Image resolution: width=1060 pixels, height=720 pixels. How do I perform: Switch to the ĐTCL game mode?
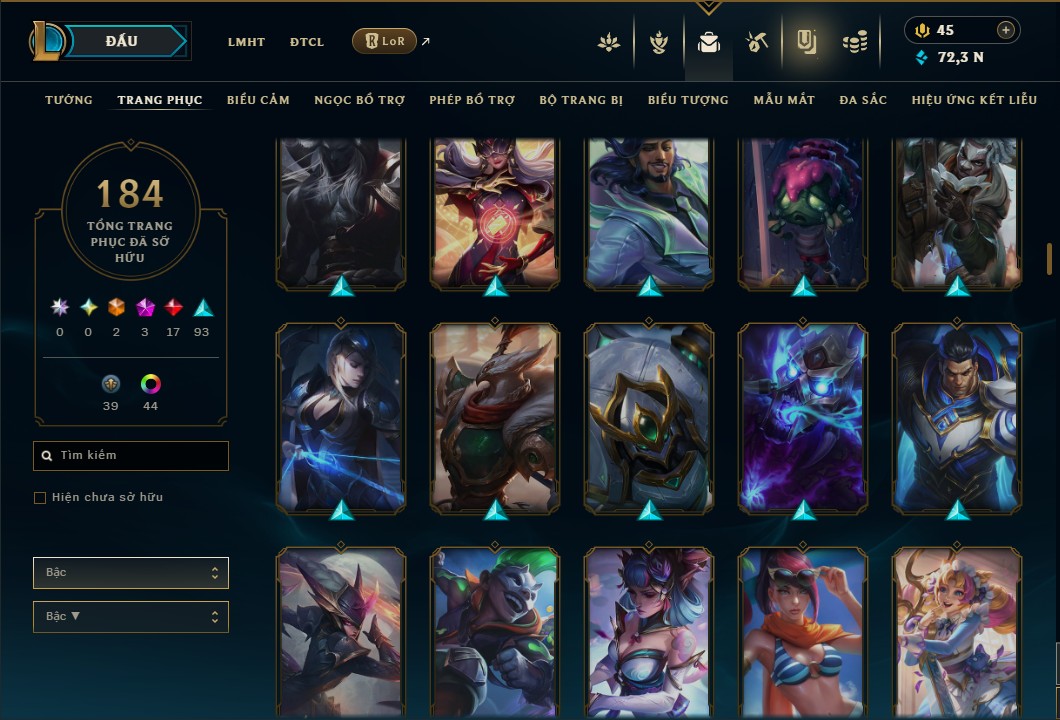click(x=307, y=42)
